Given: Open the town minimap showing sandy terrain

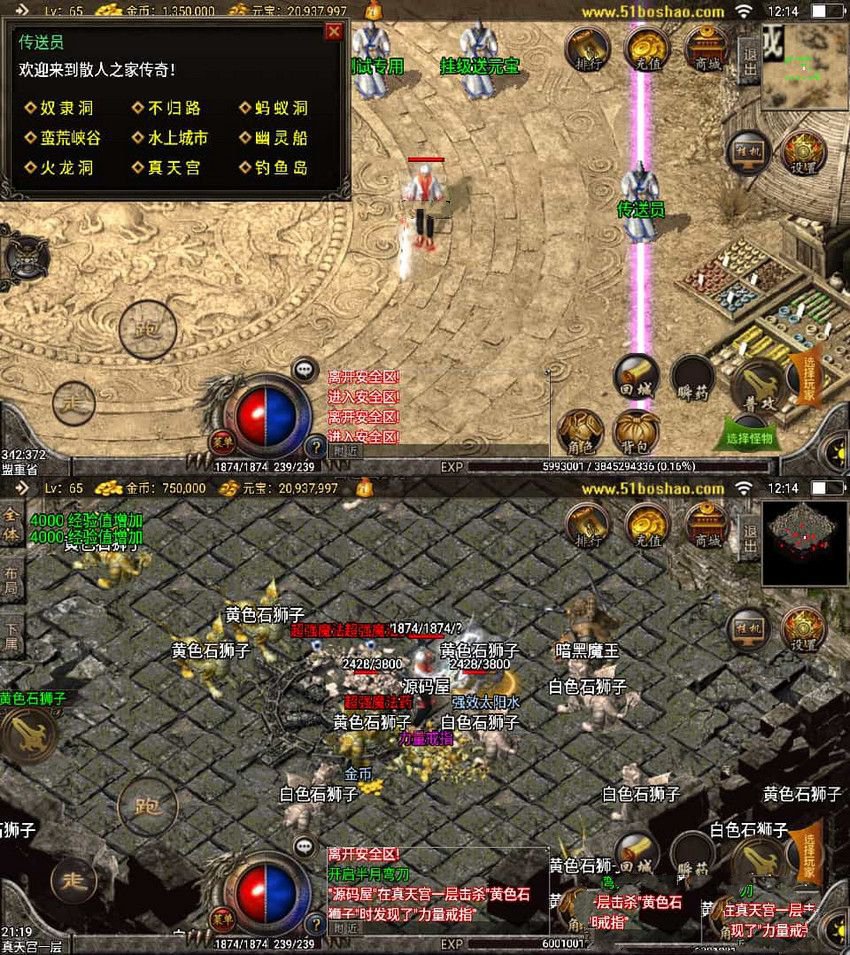Looking at the screenshot, I should pos(805,67).
